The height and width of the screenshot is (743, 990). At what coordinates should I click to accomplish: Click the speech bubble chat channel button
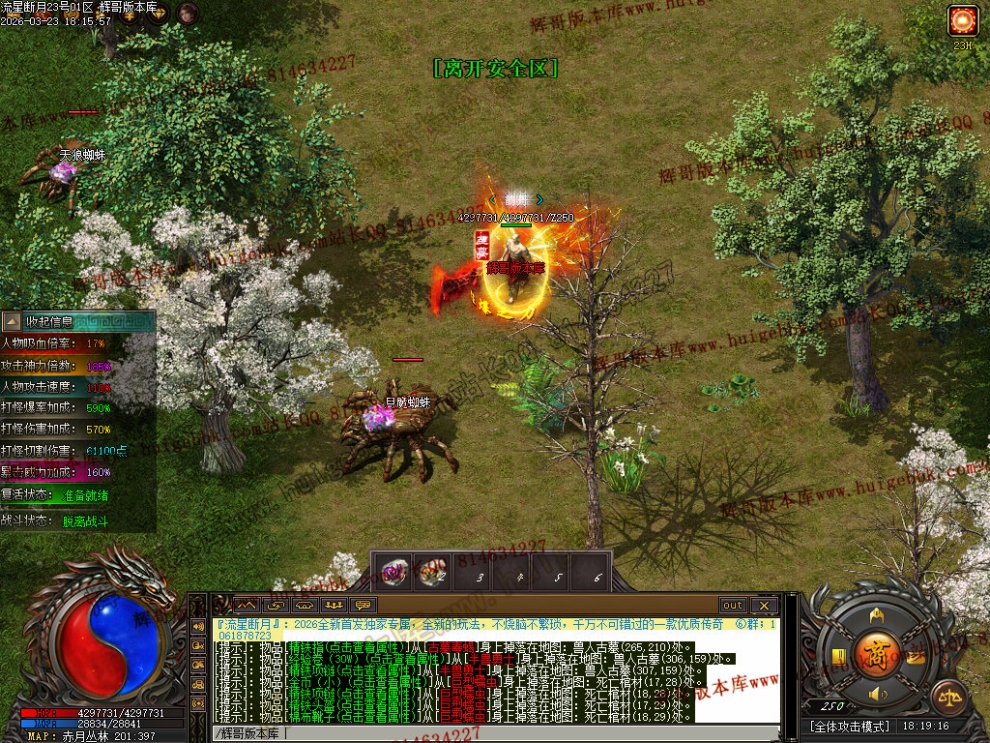(363, 605)
